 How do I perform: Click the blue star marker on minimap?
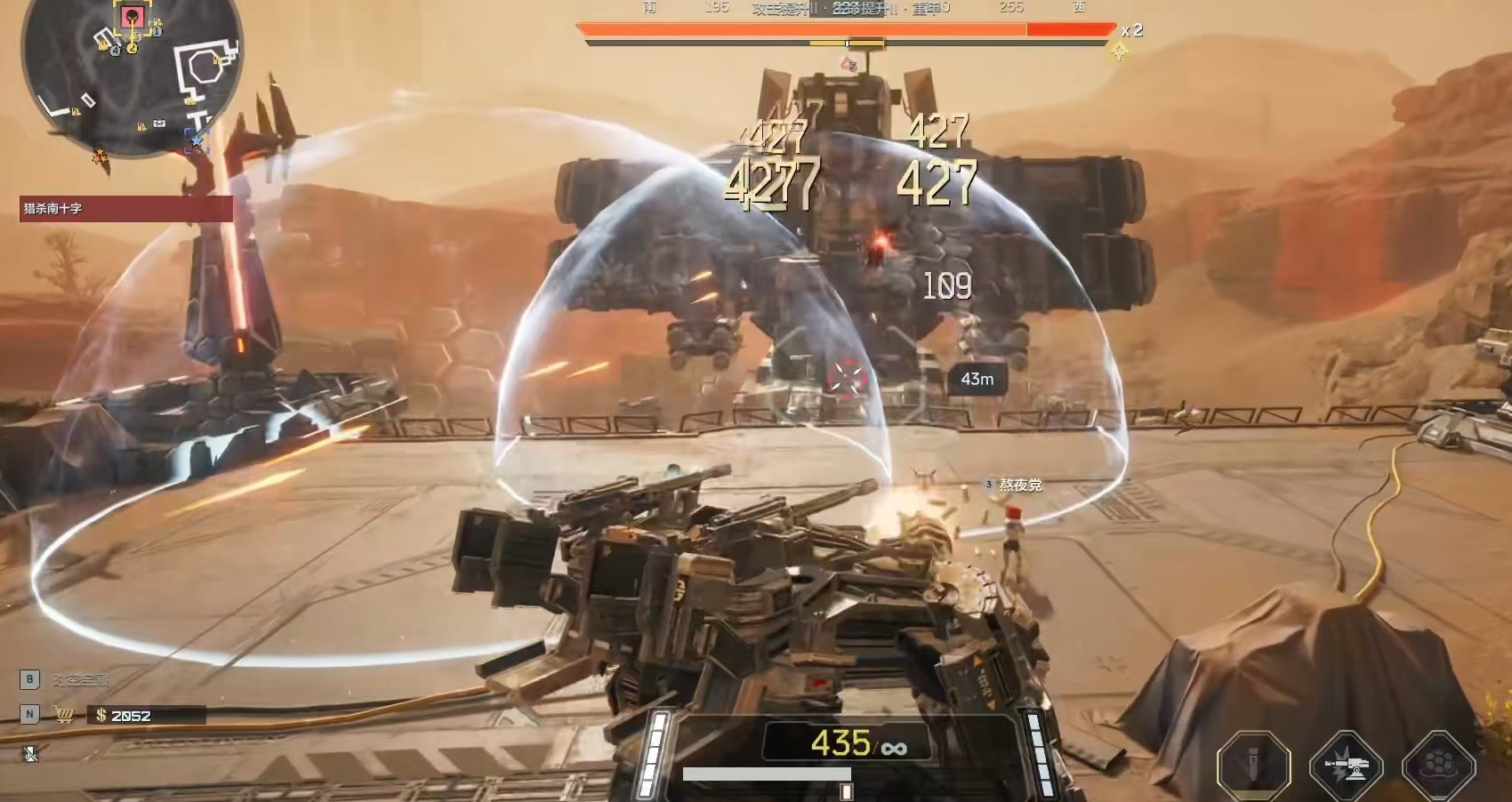point(197,140)
